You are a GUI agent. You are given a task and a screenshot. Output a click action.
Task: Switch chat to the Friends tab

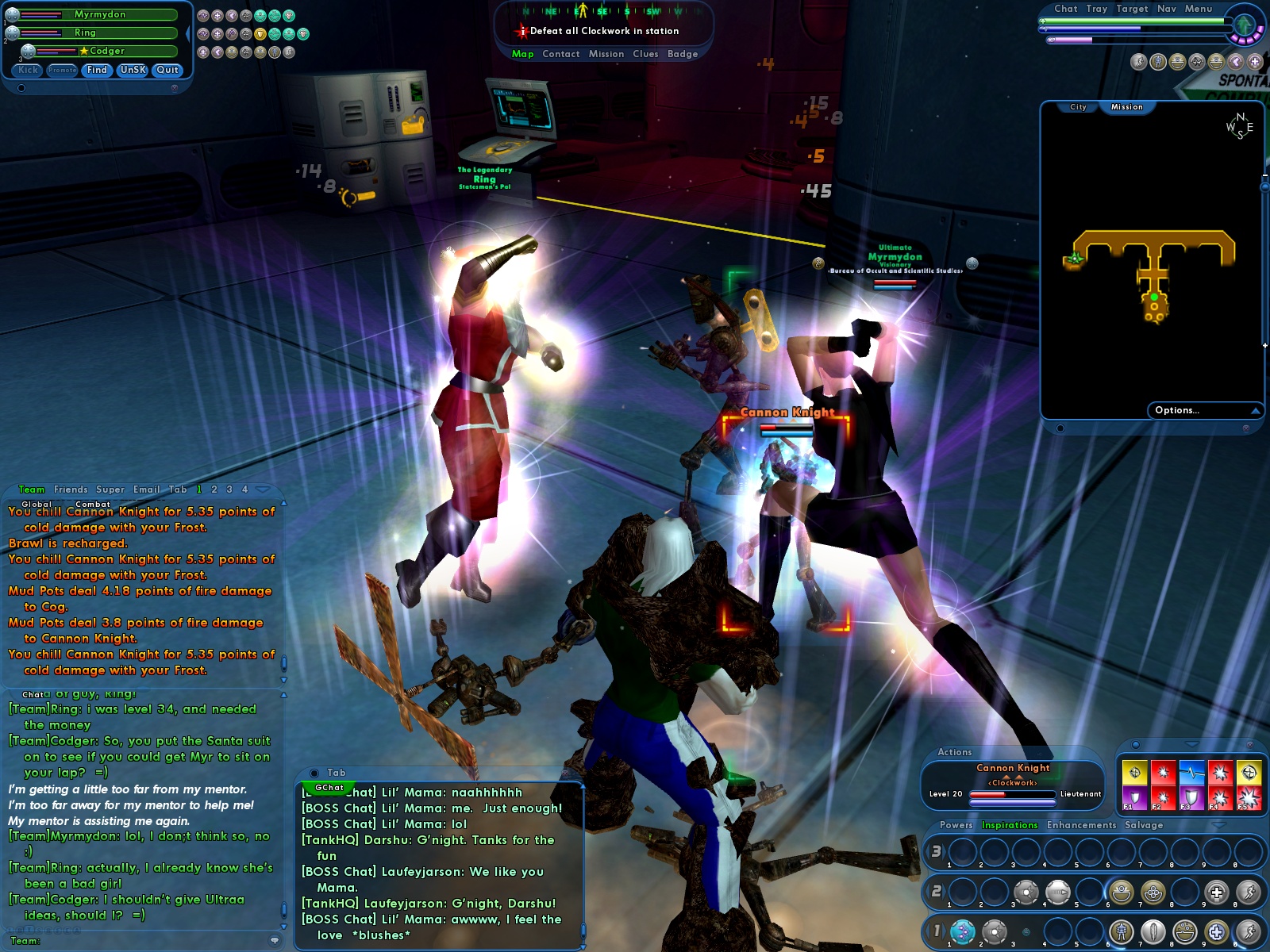(x=71, y=489)
